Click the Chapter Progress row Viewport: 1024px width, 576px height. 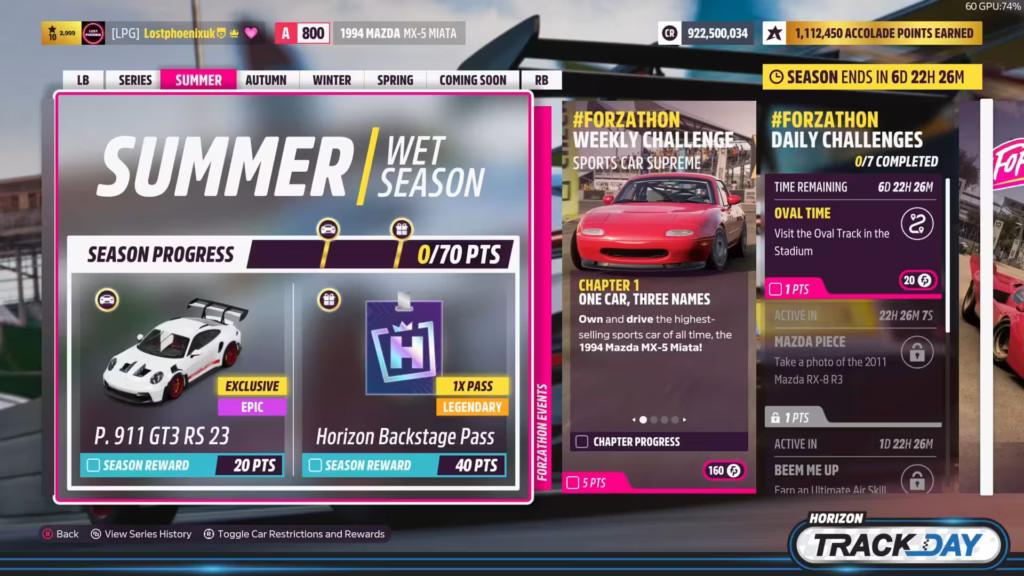pyautogui.click(x=657, y=441)
